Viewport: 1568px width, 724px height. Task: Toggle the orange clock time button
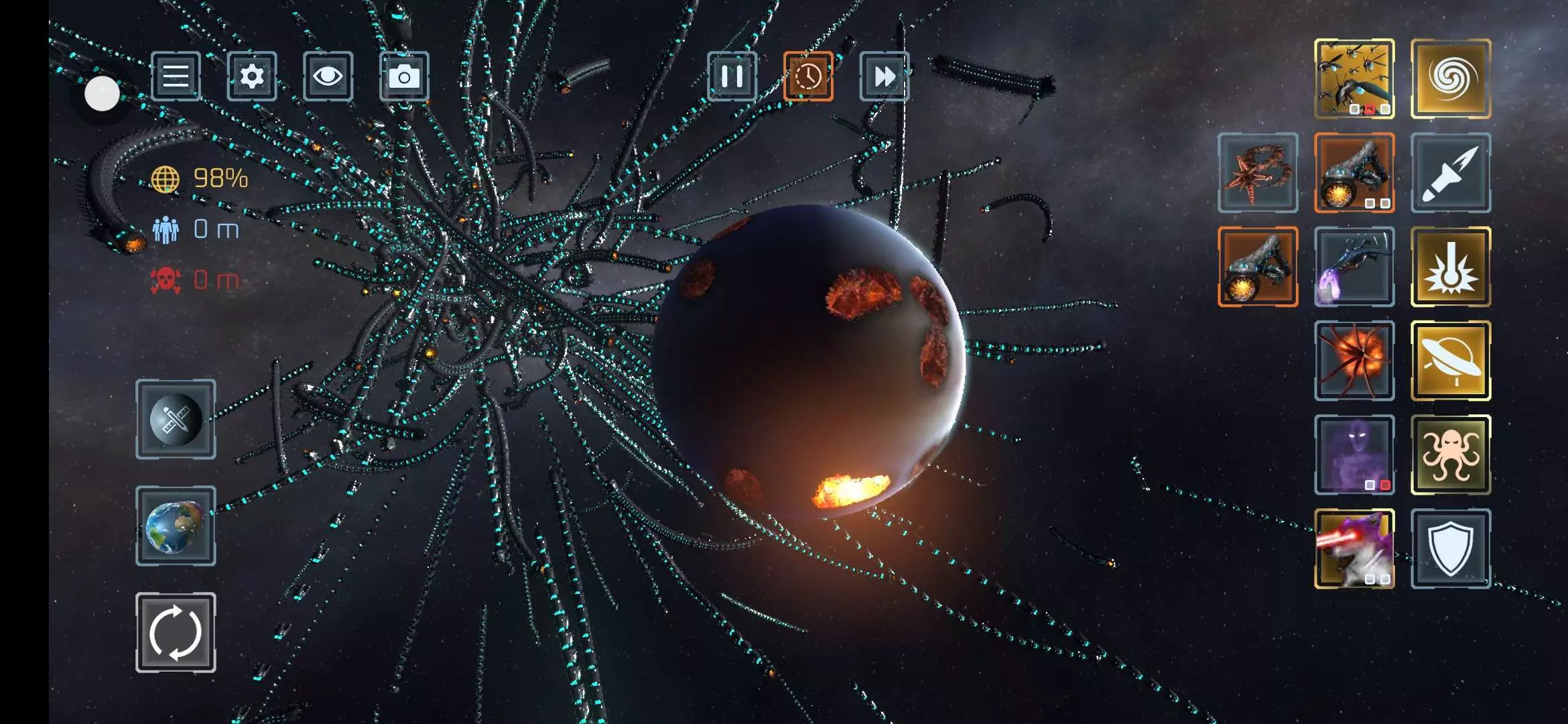pyautogui.click(x=808, y=76)
